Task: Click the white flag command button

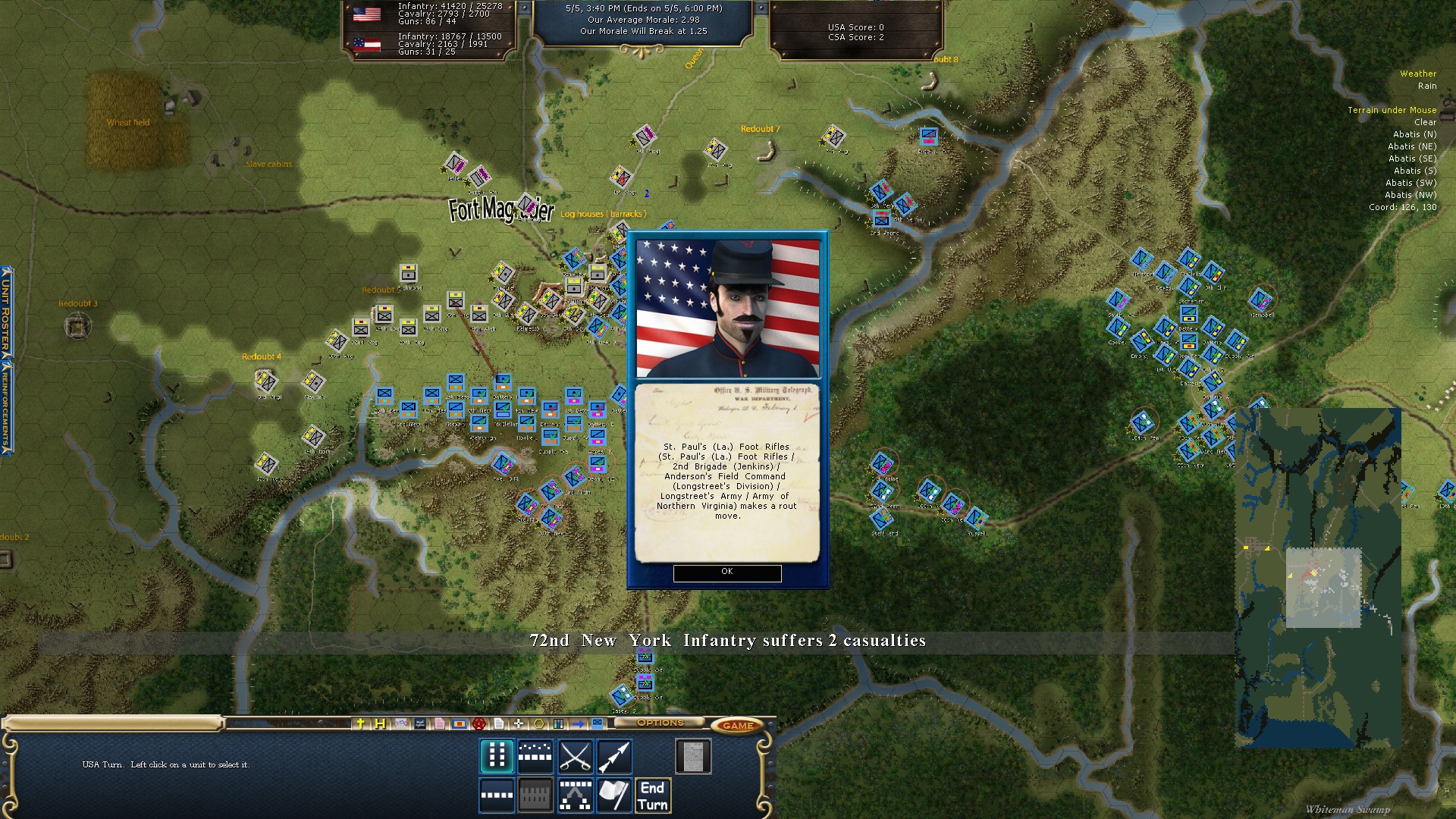Action: pyautogui.click(x=614, y=795)
